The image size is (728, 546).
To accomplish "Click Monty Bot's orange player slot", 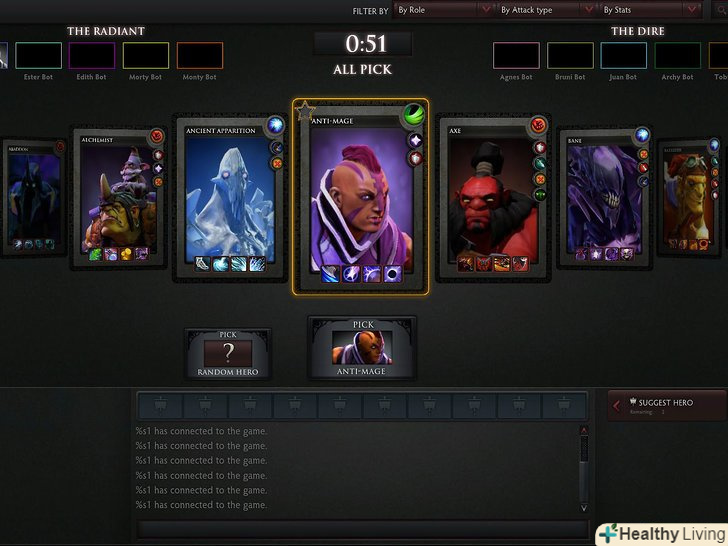I will tap(200, 55).
